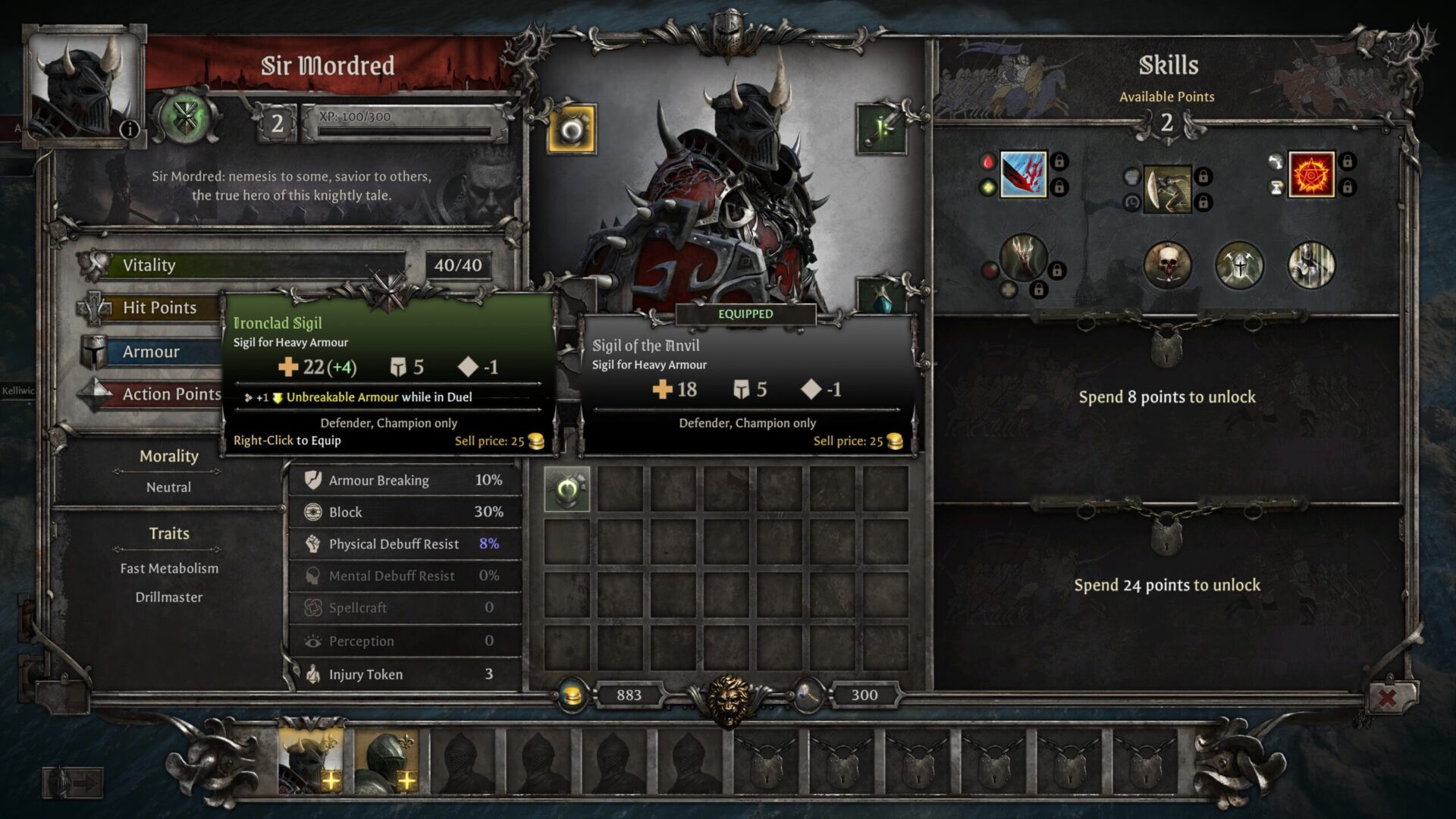Close the hero sheet with the red X
The height and width of the screenshot is (819, 1456).
[1387, 697]
